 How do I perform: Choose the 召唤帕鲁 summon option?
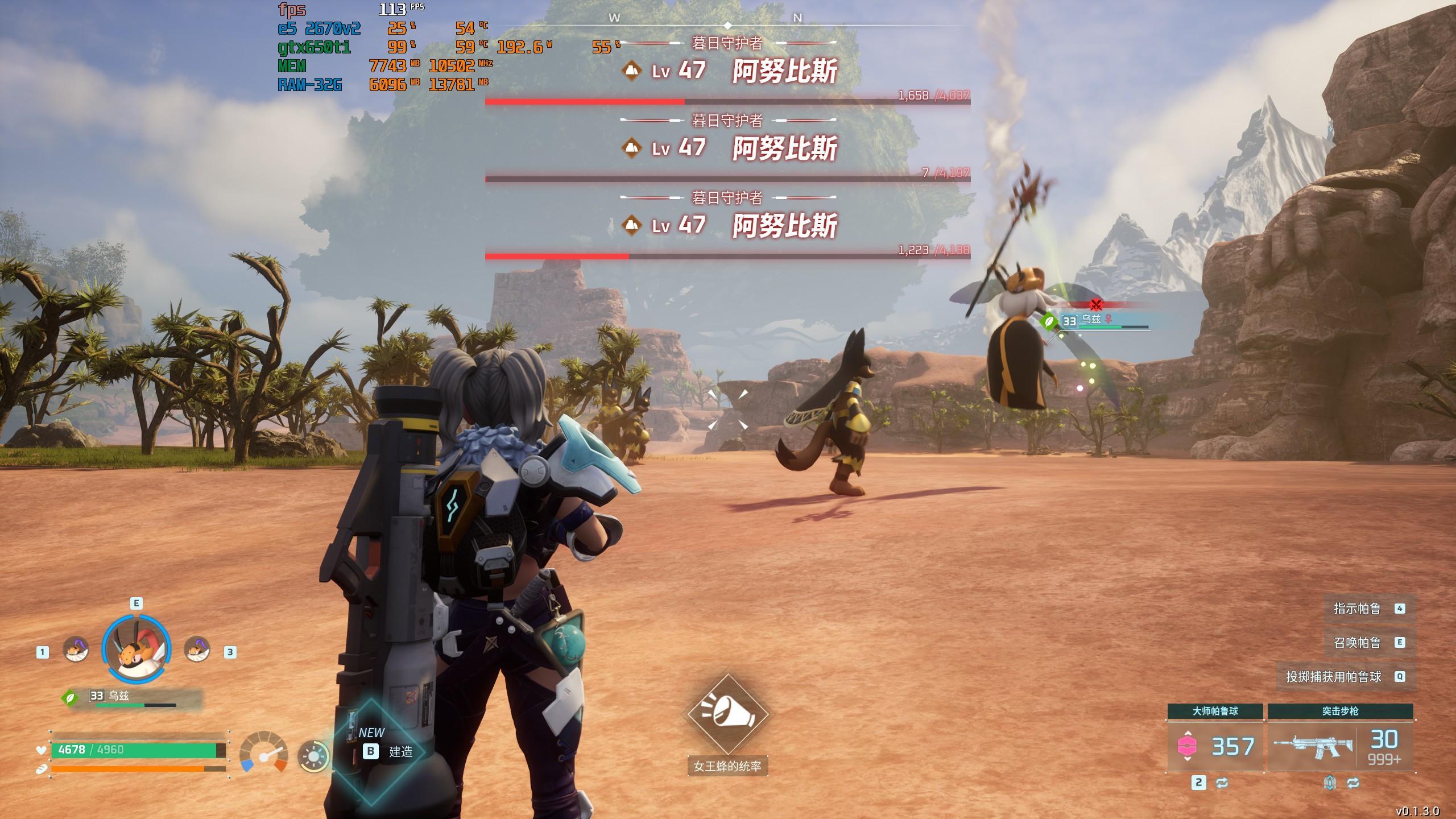[x=1368, y=643]
